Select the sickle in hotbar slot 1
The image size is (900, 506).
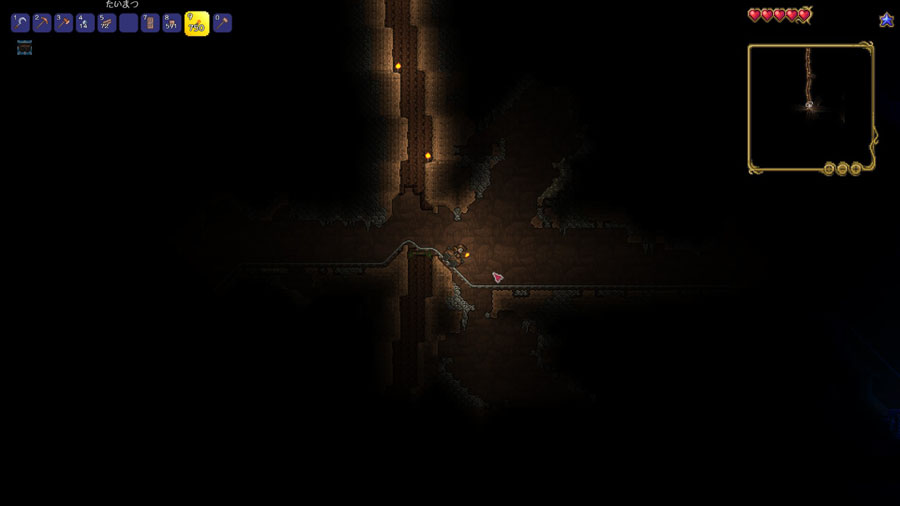(20, 23)
